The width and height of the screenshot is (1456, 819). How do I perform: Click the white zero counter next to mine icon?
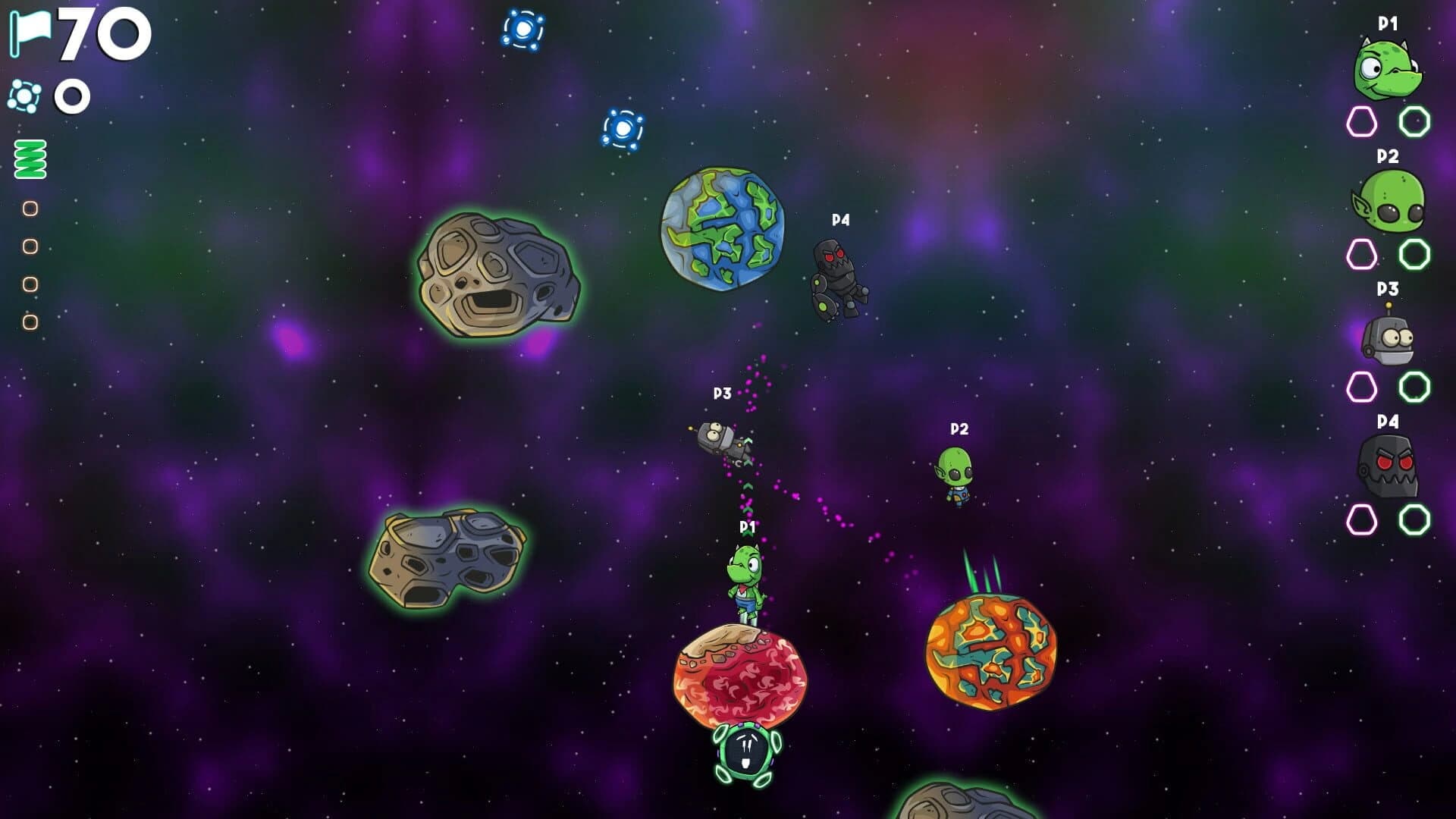pos(73,96)
